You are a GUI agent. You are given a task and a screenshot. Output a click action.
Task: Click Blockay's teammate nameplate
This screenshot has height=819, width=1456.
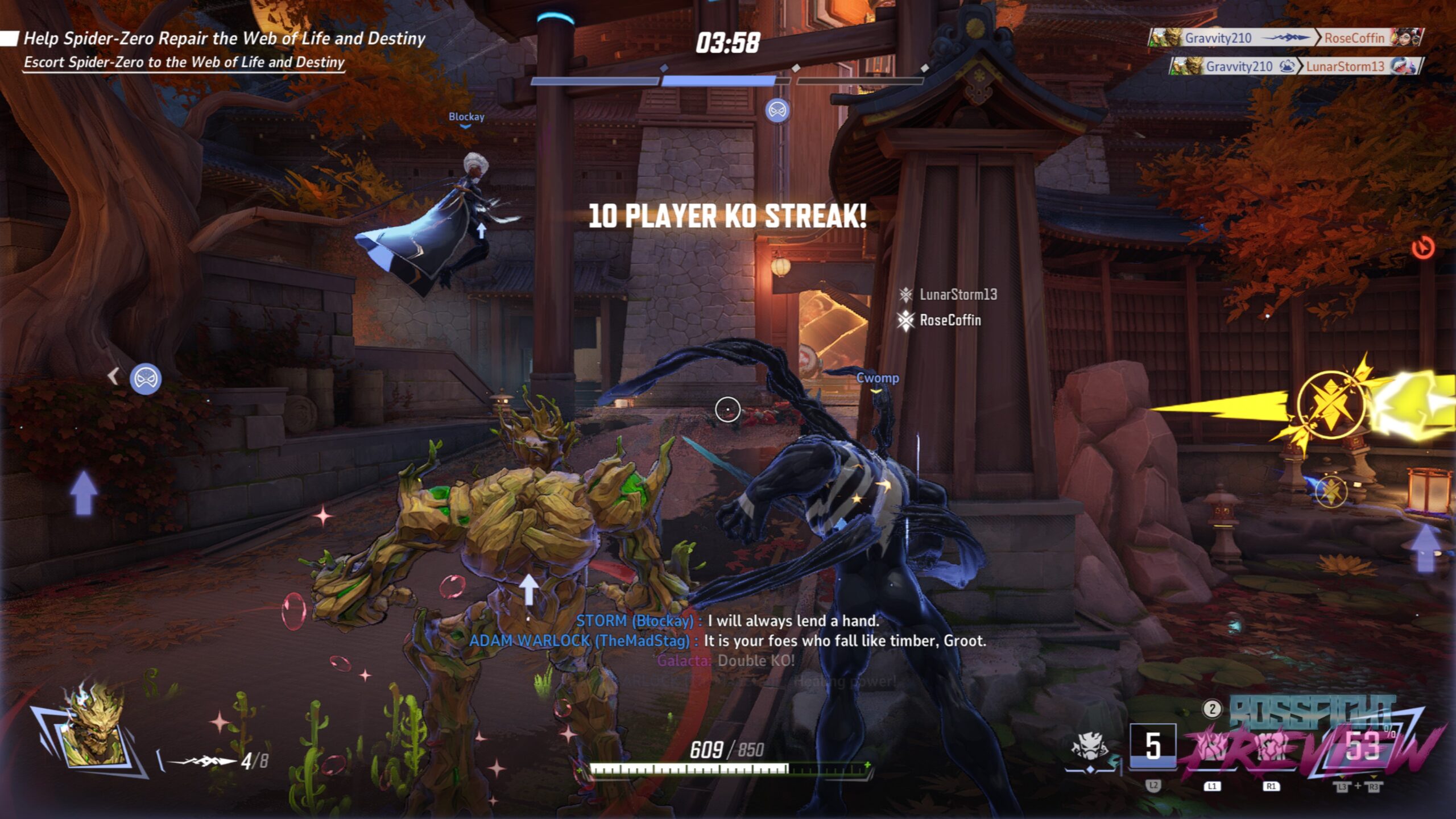coord(466,117)
